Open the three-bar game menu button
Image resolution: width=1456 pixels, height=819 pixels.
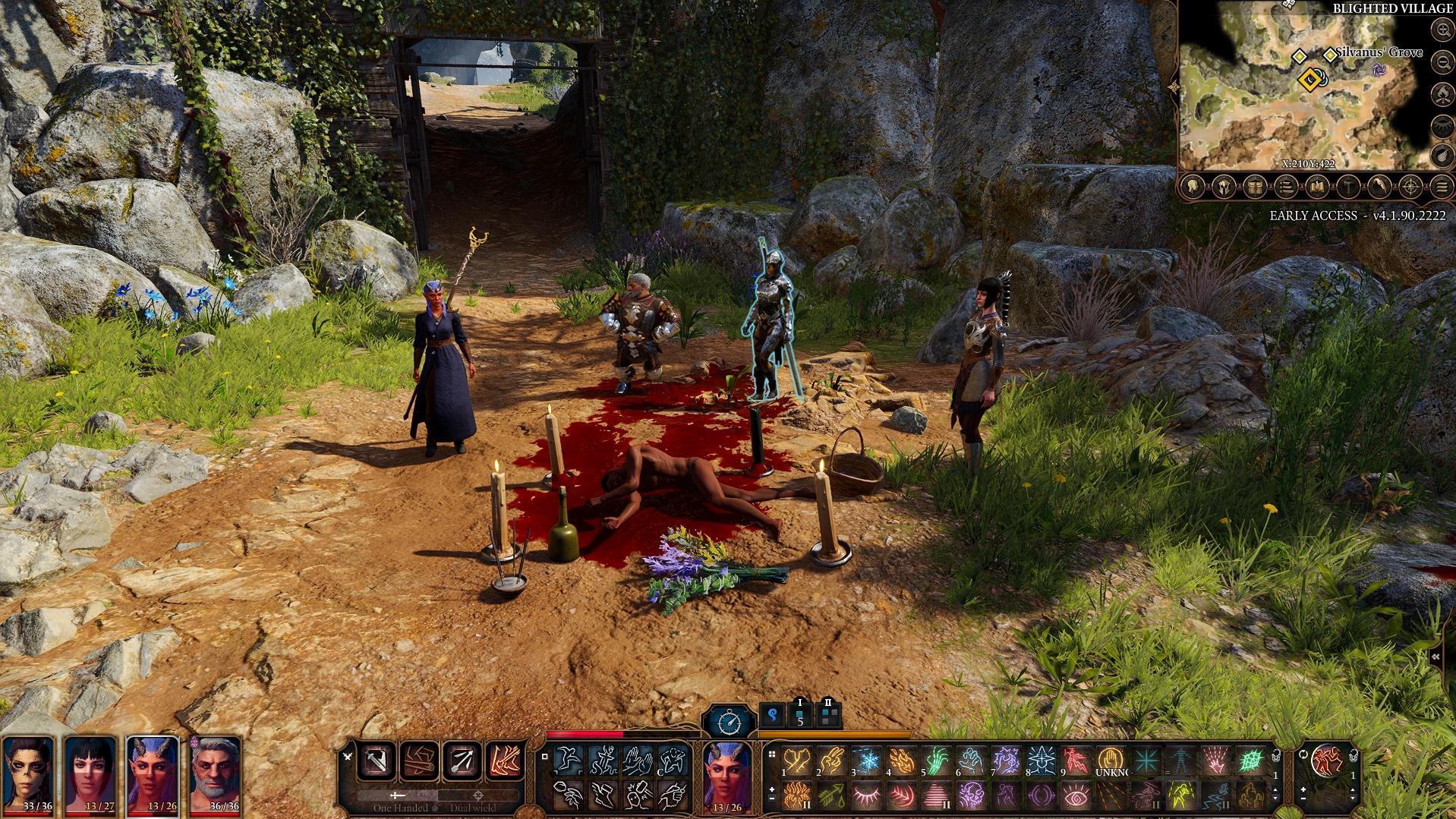point(1442,186)
